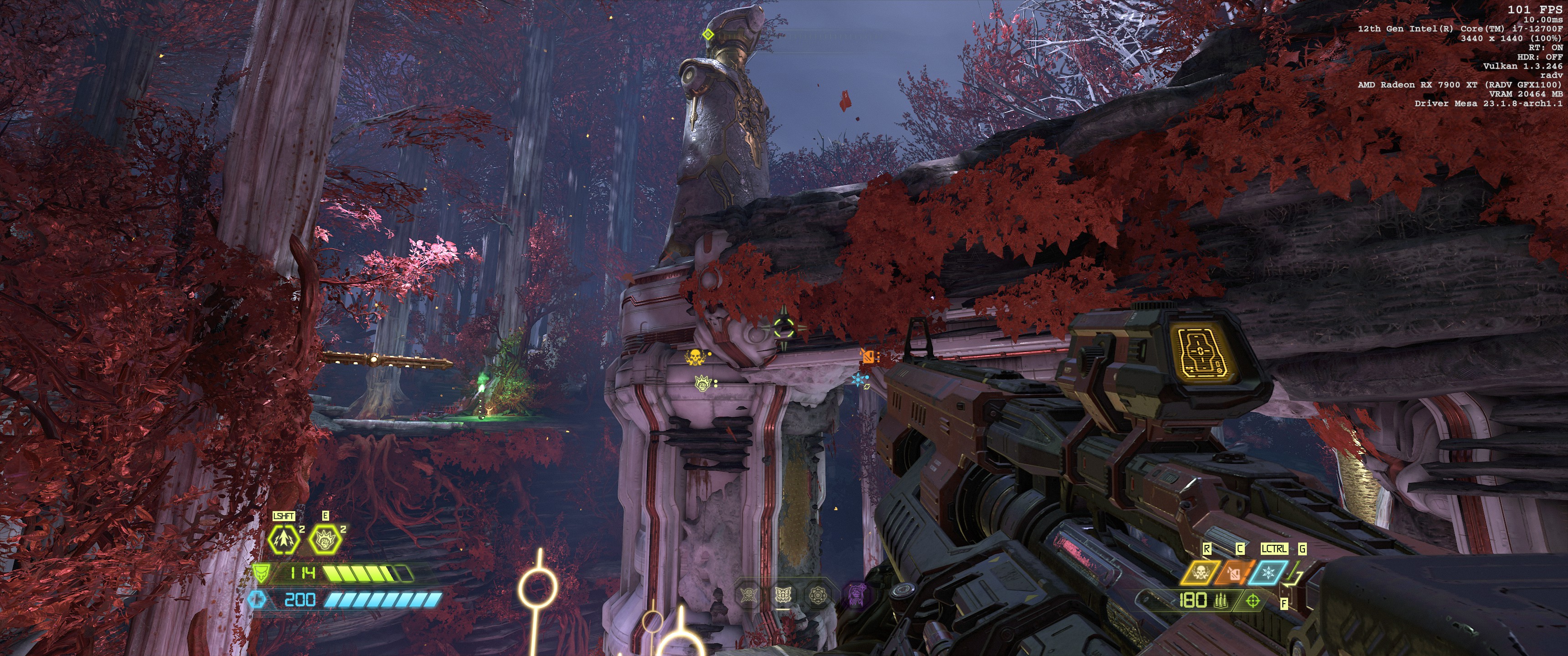Select the purple extra life icon
1568x656 pixels.
(x=857, y=595)
